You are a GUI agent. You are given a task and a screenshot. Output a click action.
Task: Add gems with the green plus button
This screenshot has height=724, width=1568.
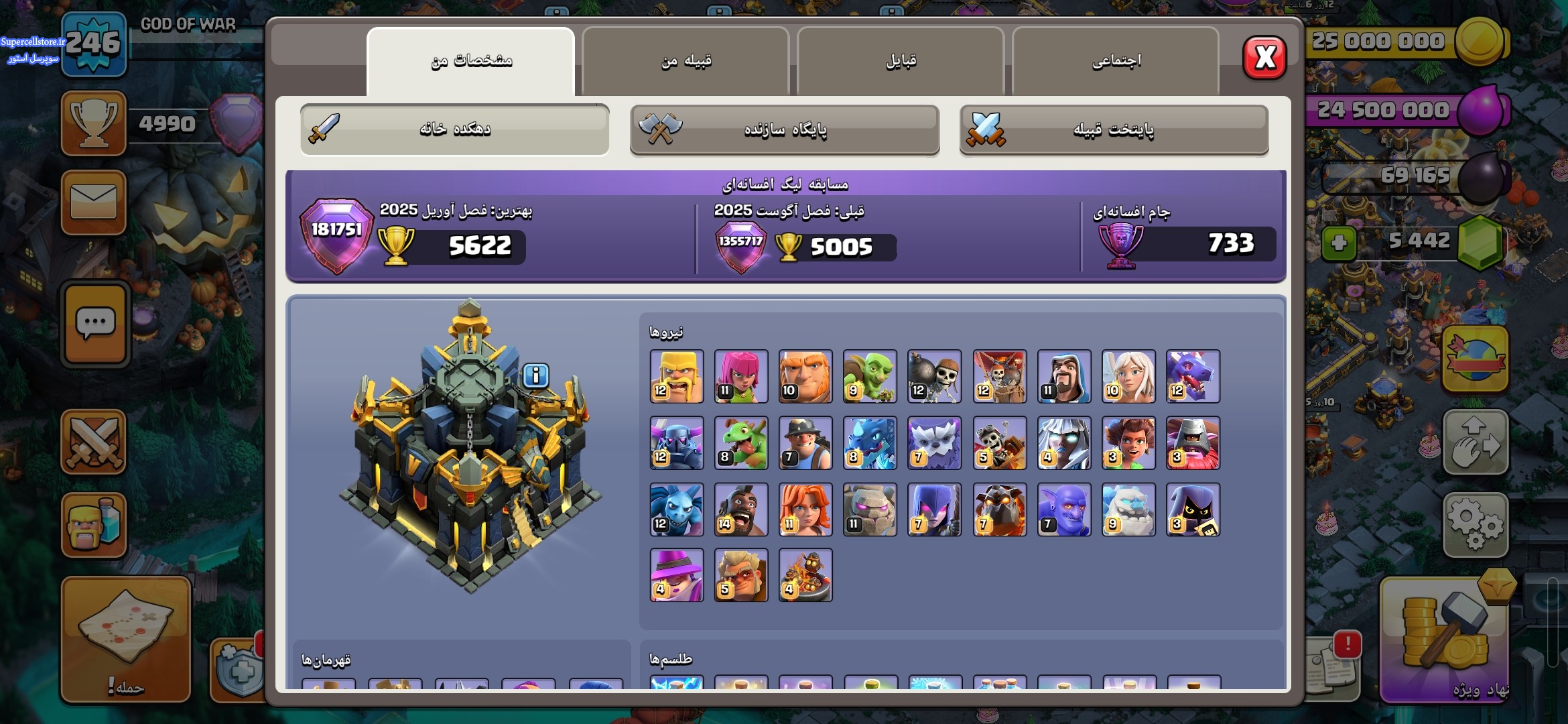click(x=1339, y=243)
